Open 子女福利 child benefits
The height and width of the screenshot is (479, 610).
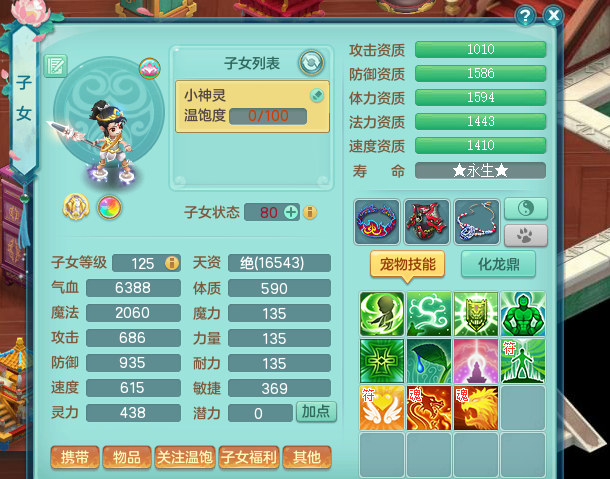248,458
